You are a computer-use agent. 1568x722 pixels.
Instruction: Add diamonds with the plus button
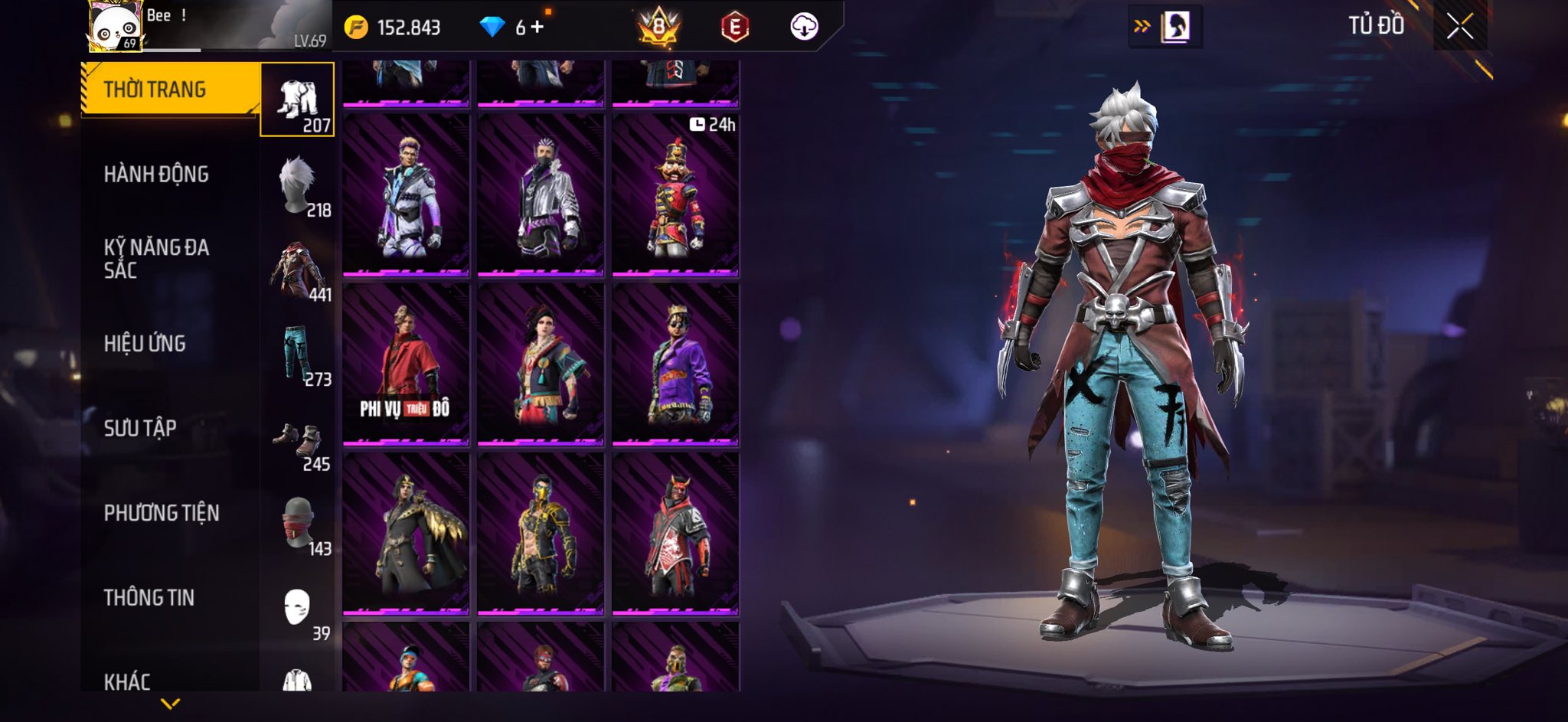coord(537,28)
